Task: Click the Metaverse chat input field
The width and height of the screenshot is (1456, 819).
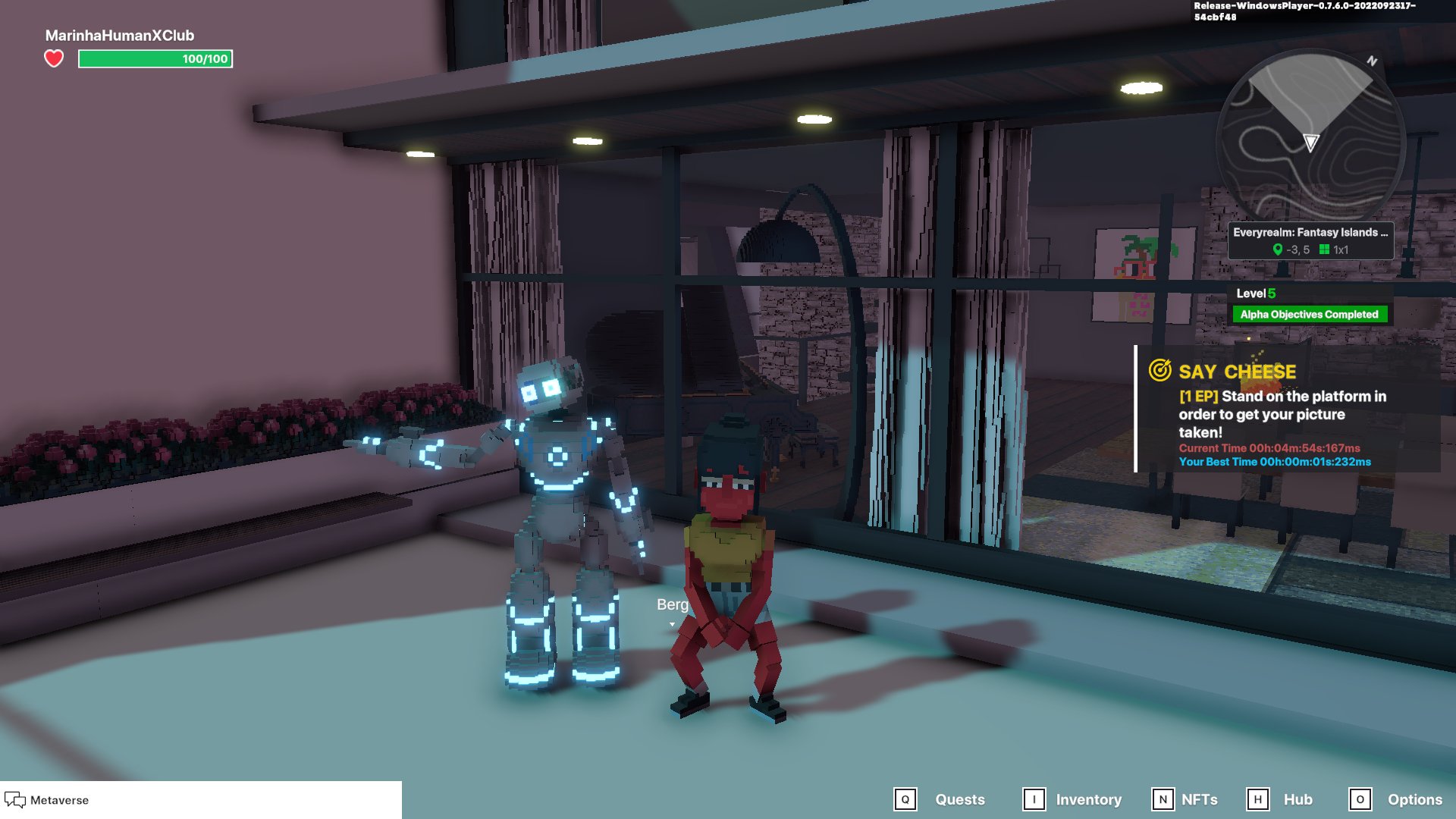Action: coord(227,799)
